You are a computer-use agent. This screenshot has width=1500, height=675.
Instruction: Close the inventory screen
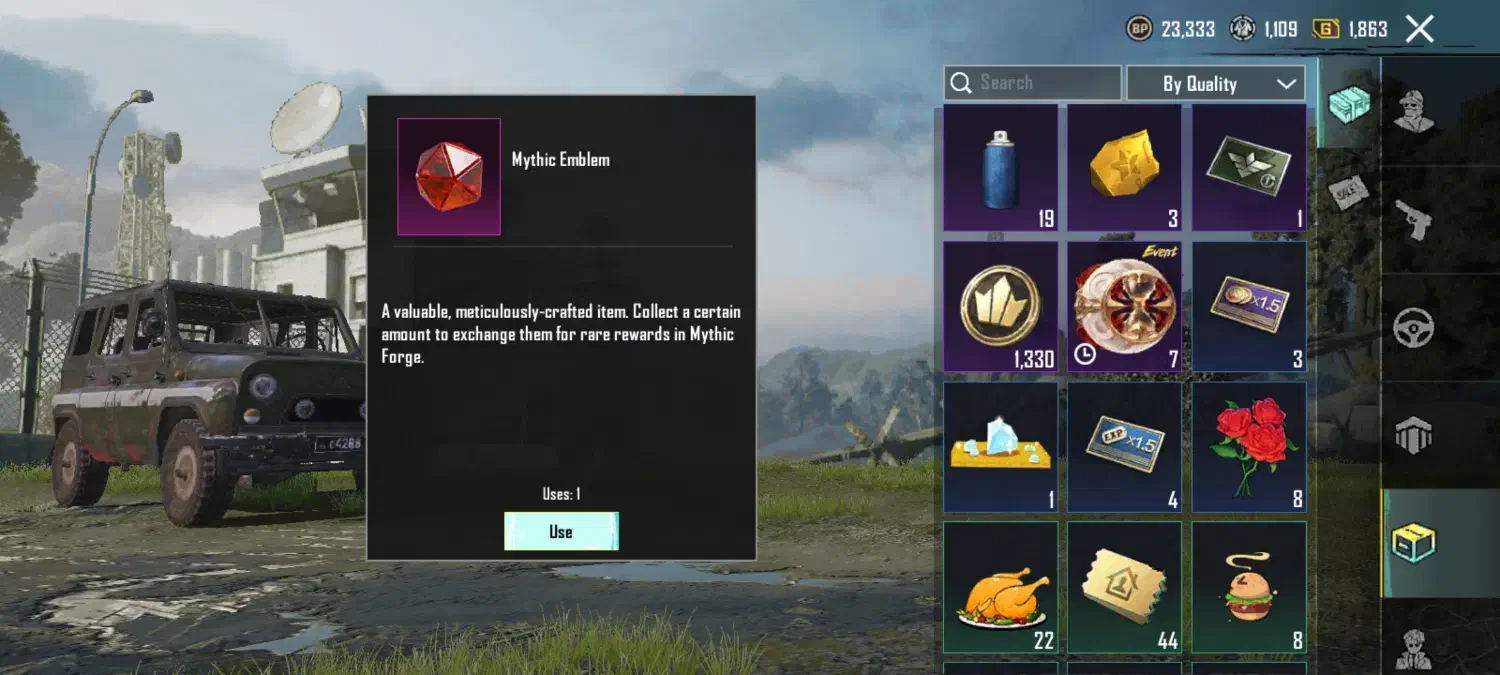click(1419, 29)
